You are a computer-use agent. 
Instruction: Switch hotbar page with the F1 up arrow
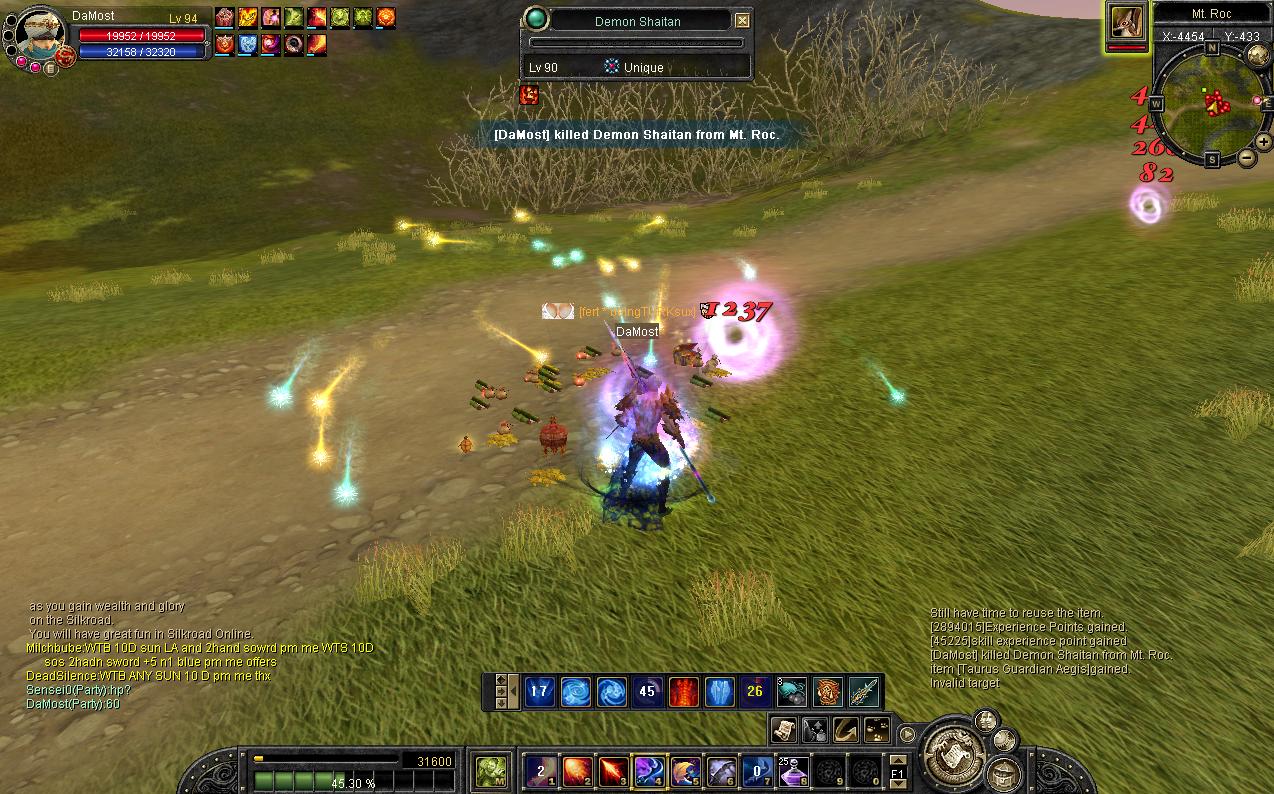pos(897,760)
